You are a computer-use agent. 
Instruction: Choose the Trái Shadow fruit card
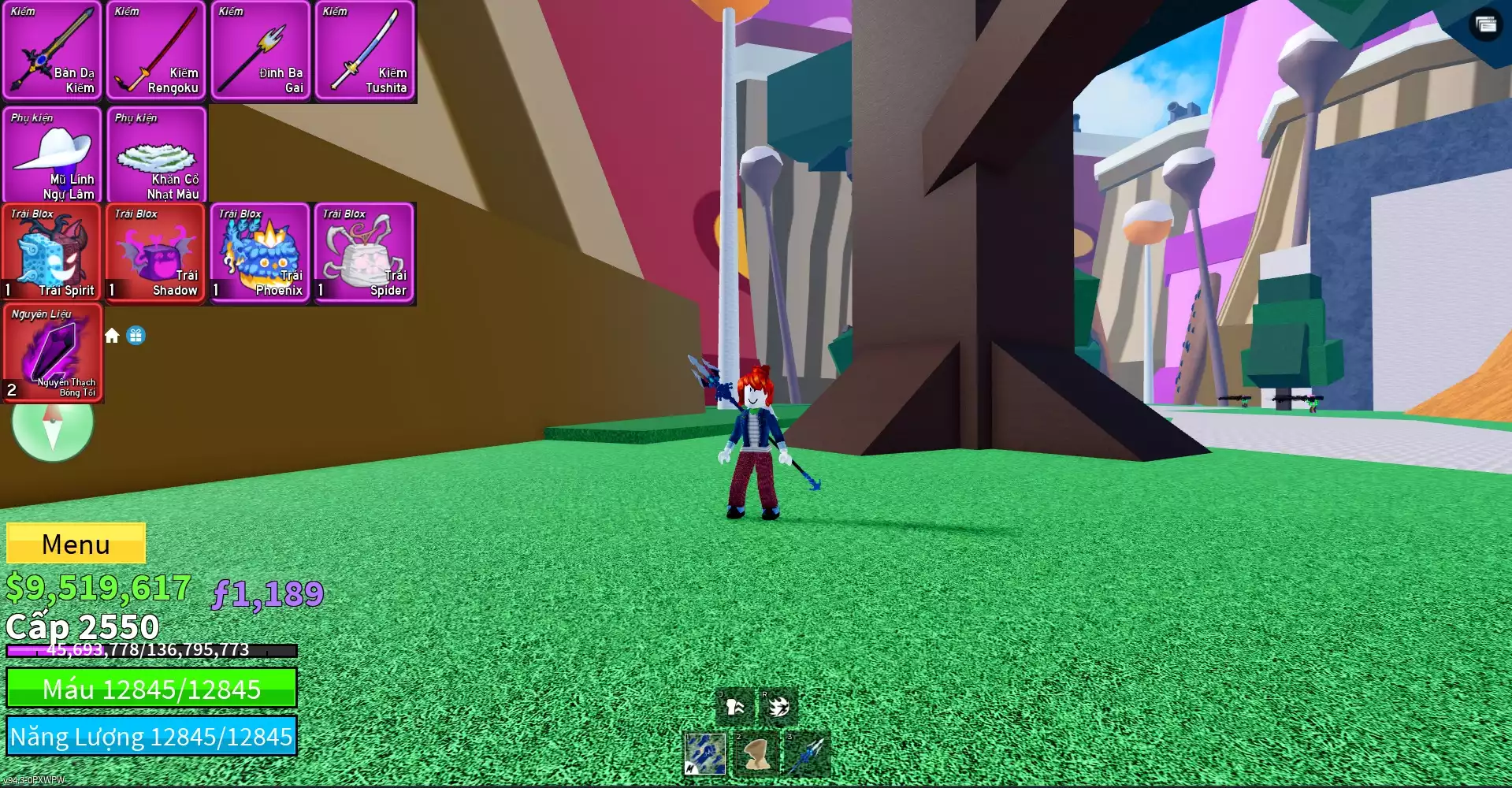point(156,254)
